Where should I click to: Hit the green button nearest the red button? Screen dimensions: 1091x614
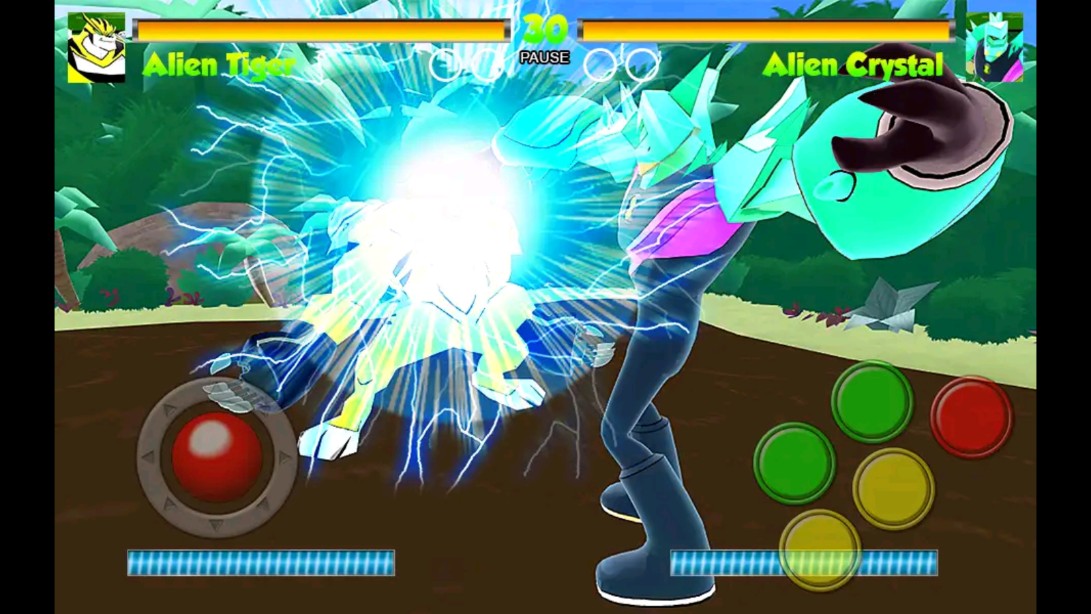[871, 401]
